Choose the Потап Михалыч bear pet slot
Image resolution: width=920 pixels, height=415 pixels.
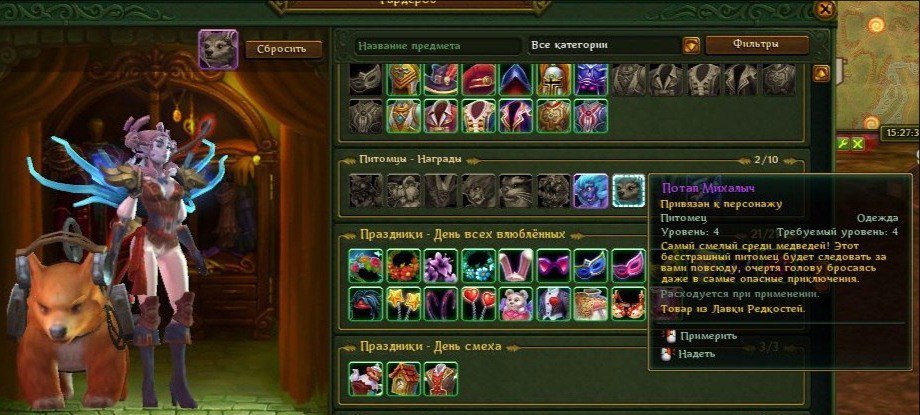pos(628,190)
